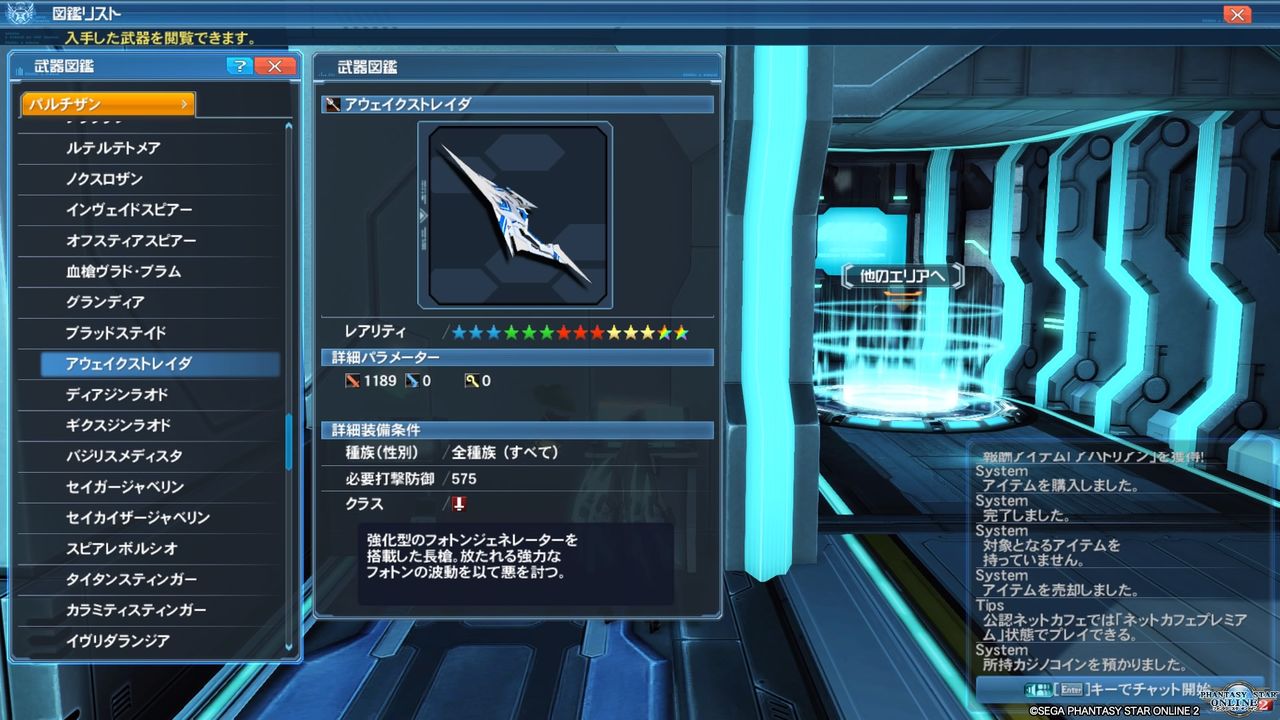Screen dimensions: 1280x720
Task: Expand the パルチザン weapon category
Action: point(107,102)
